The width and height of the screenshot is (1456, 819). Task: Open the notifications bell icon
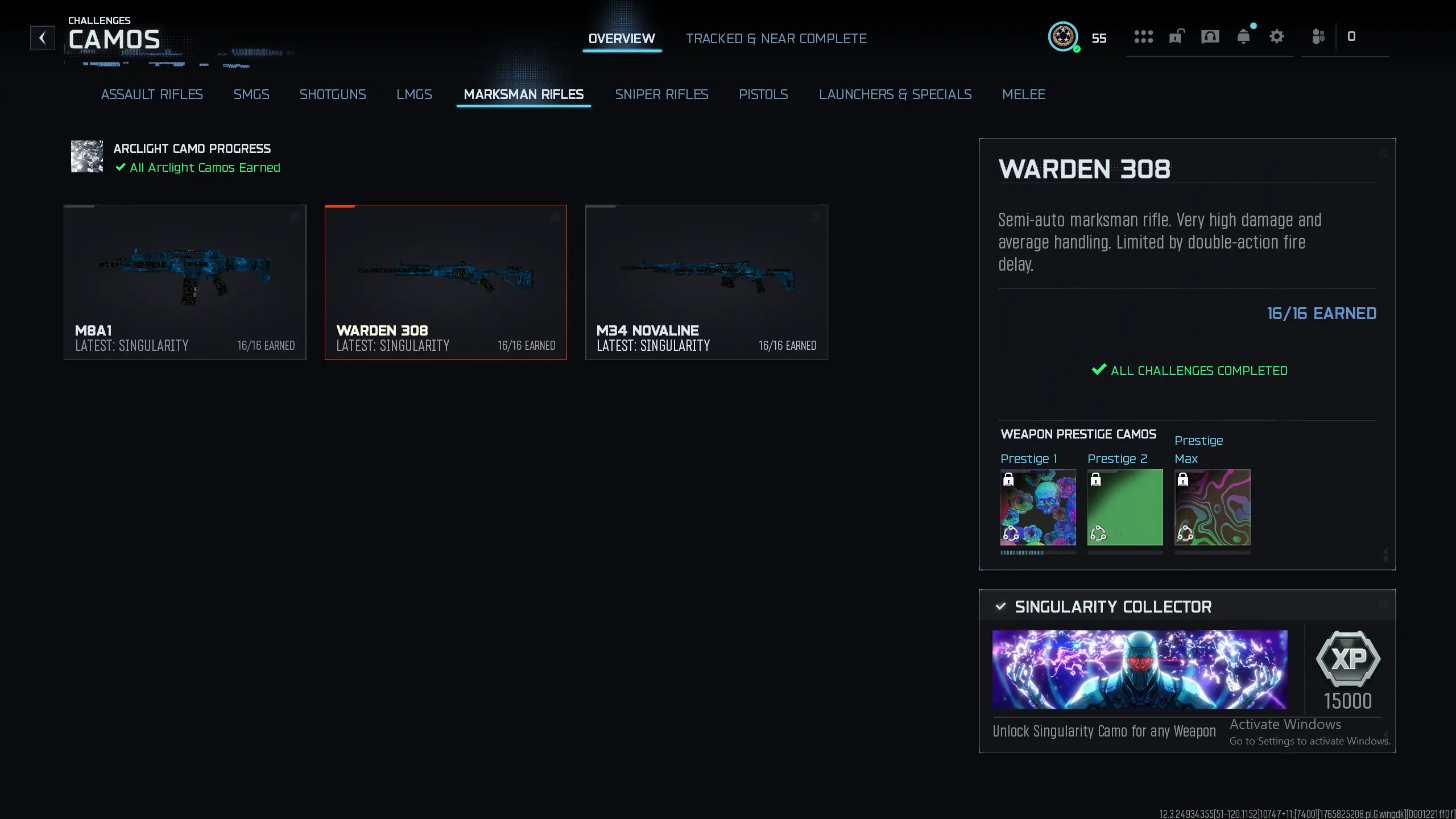(x=1244, y=36)
